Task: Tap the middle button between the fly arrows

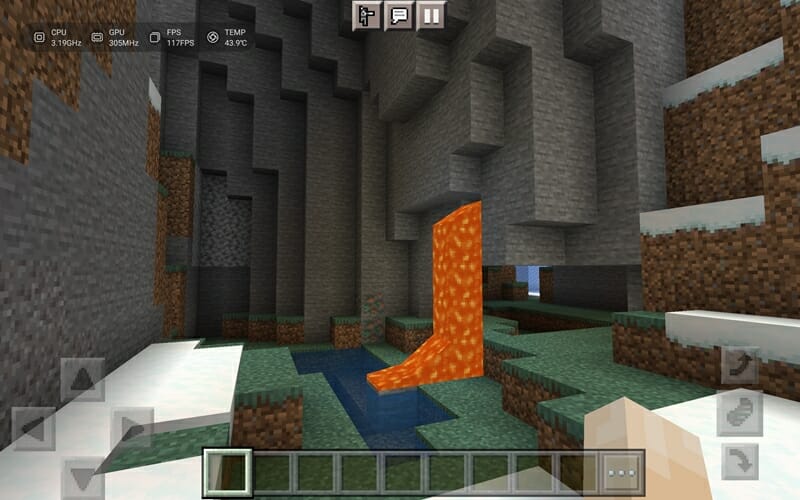Action: click(x=740, y=413)
